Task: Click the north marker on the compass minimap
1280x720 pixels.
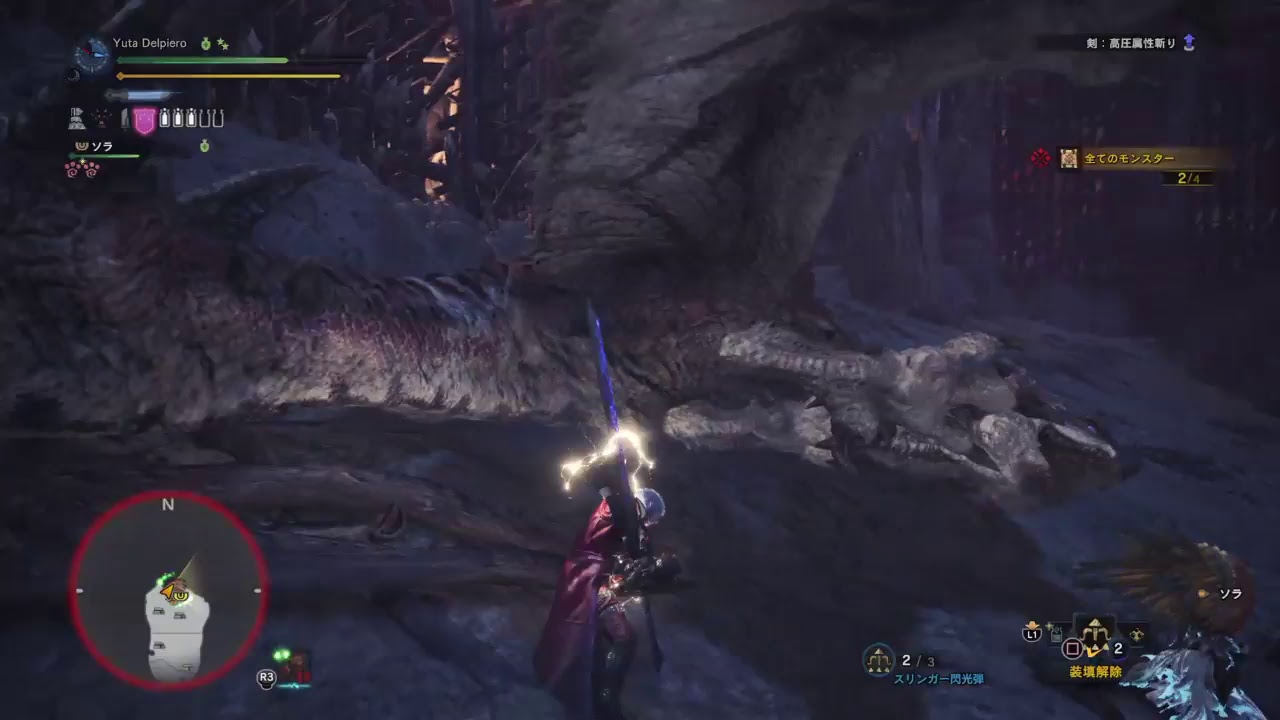Action: [x=167, y=505]
